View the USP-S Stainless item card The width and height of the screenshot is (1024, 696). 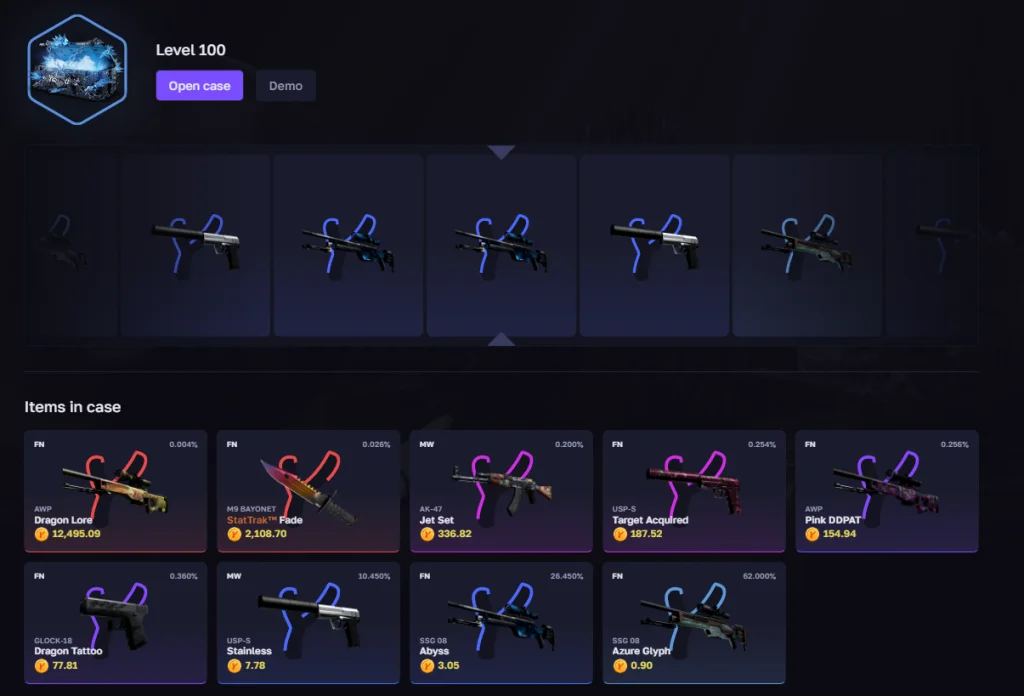[308, 622]
